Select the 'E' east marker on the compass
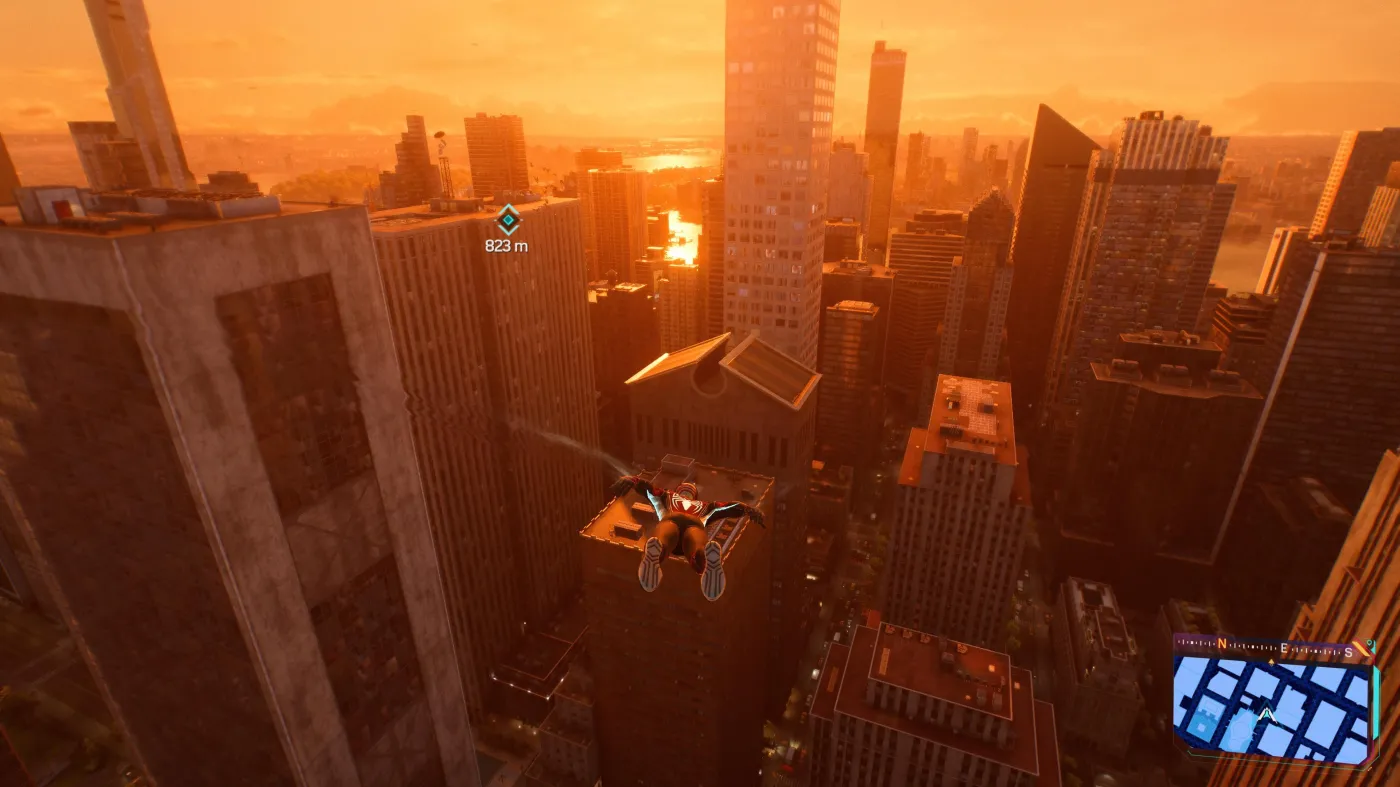Viewport: 1400px width, 787px height. point(1284,648)
